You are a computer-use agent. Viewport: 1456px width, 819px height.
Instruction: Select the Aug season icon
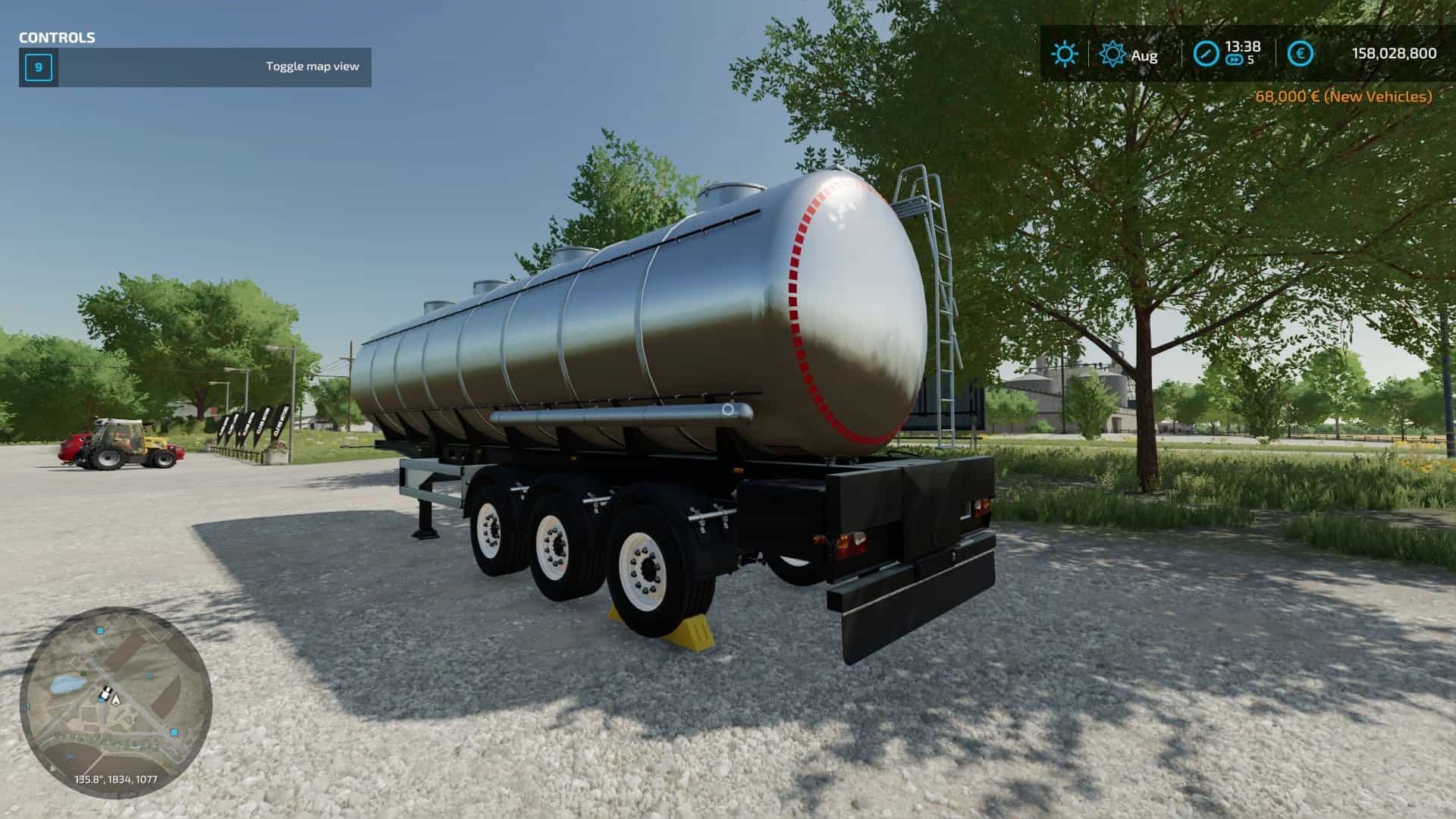(x=1112, y=54)
